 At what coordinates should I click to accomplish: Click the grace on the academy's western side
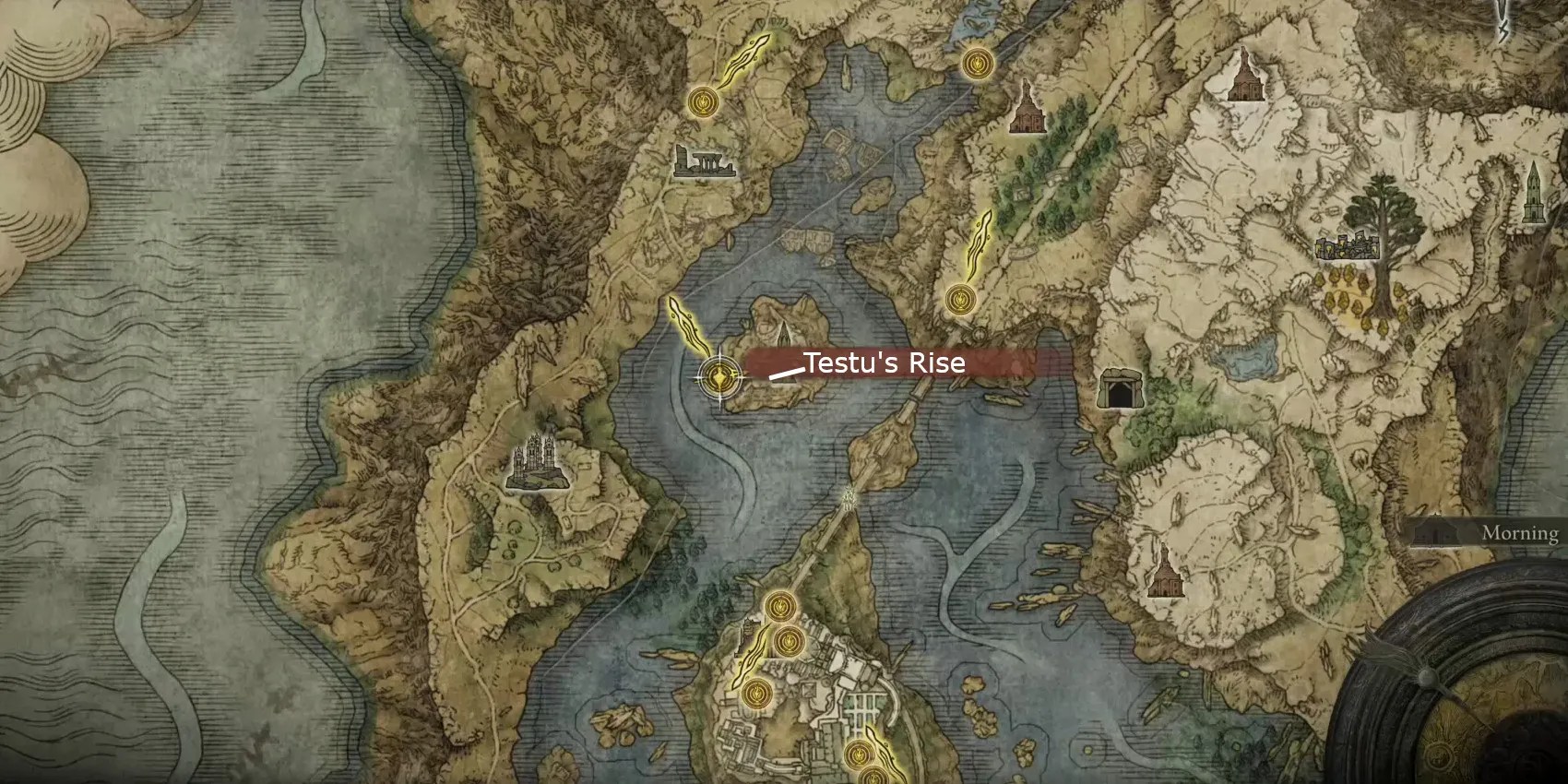click(x=756, y=695)
